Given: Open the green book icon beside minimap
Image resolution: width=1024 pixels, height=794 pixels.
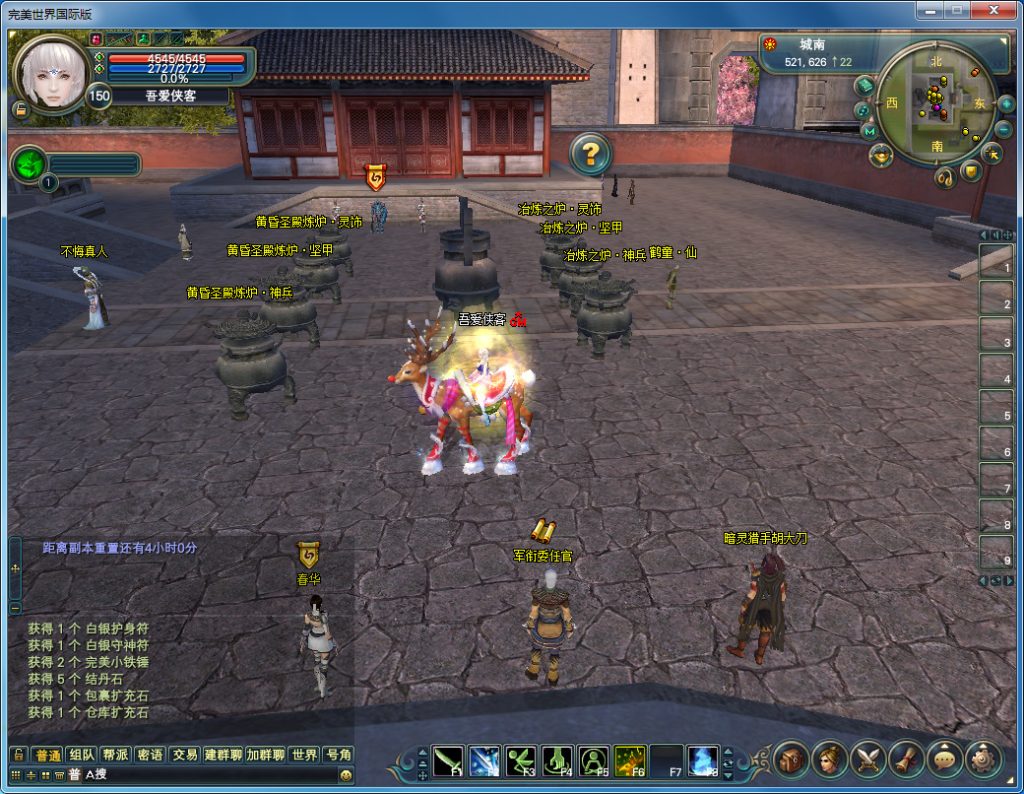Looking at the screenshot, I should (863, 86).
